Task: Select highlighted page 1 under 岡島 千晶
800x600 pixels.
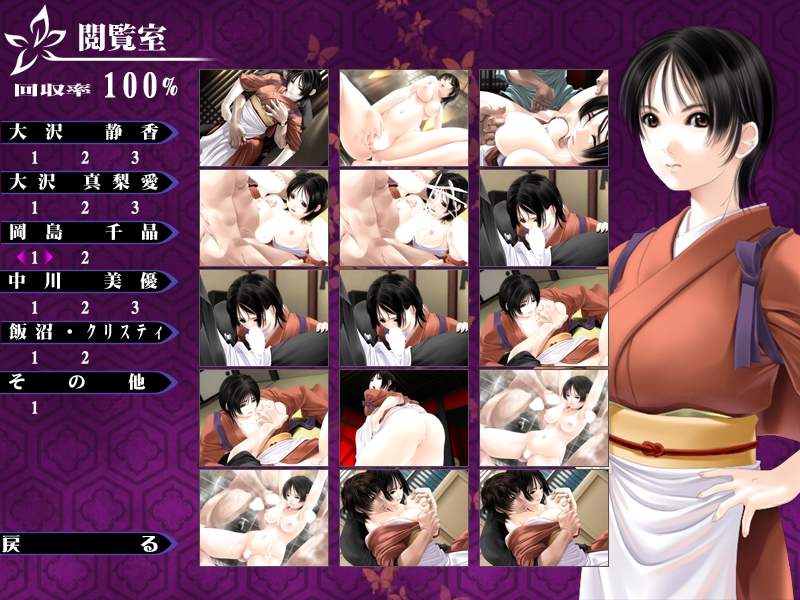Action: [35, 258]
